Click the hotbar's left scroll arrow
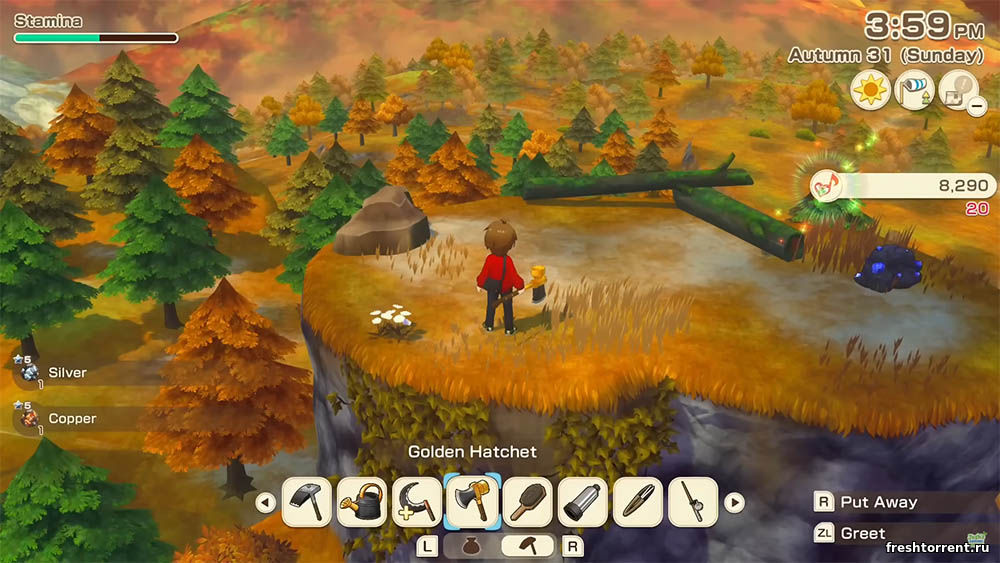The height and width of the screenshot is (563, 1000). click(265, 502)
